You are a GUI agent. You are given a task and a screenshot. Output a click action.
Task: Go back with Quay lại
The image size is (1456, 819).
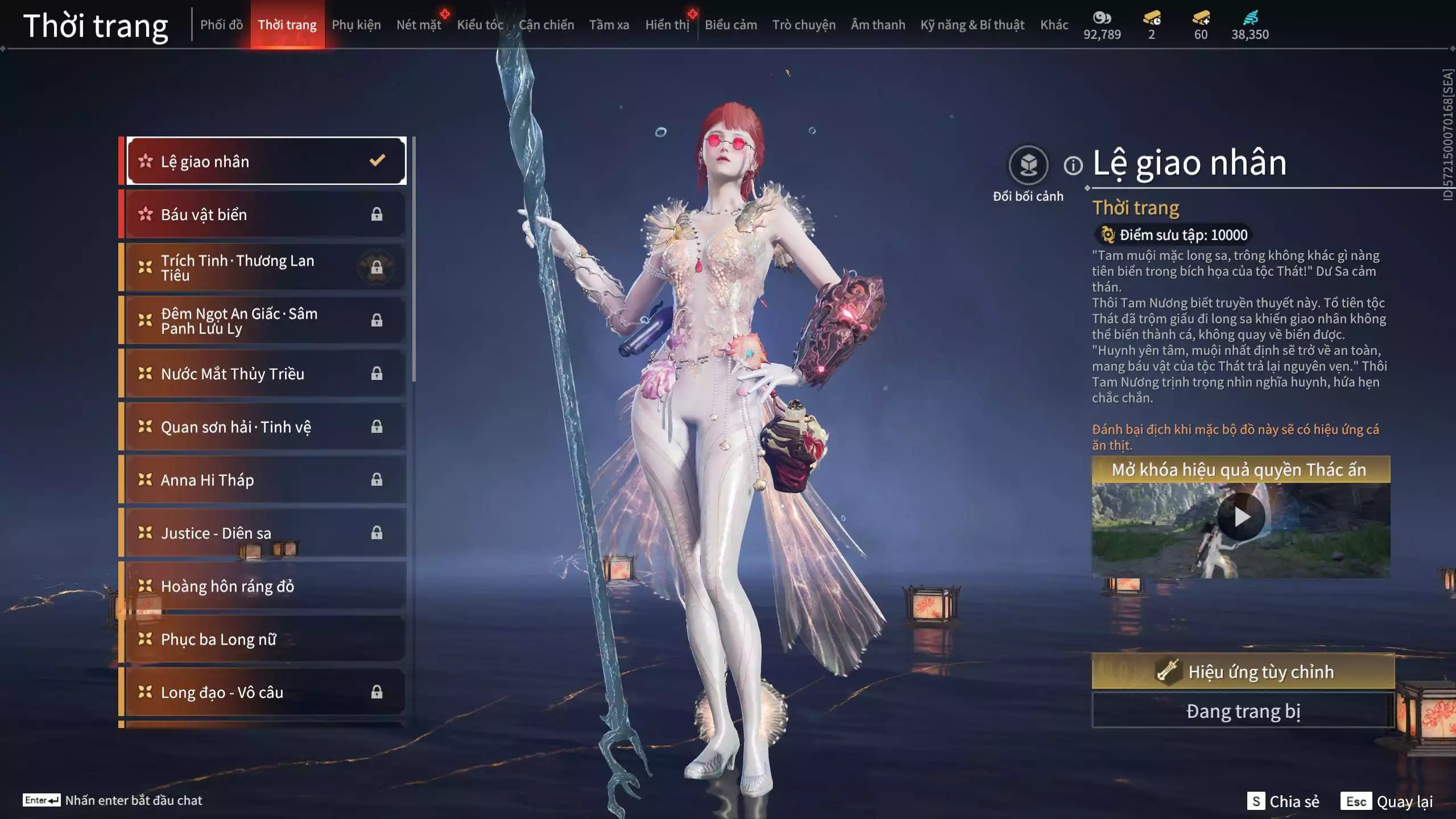(x=1387, y=801)
